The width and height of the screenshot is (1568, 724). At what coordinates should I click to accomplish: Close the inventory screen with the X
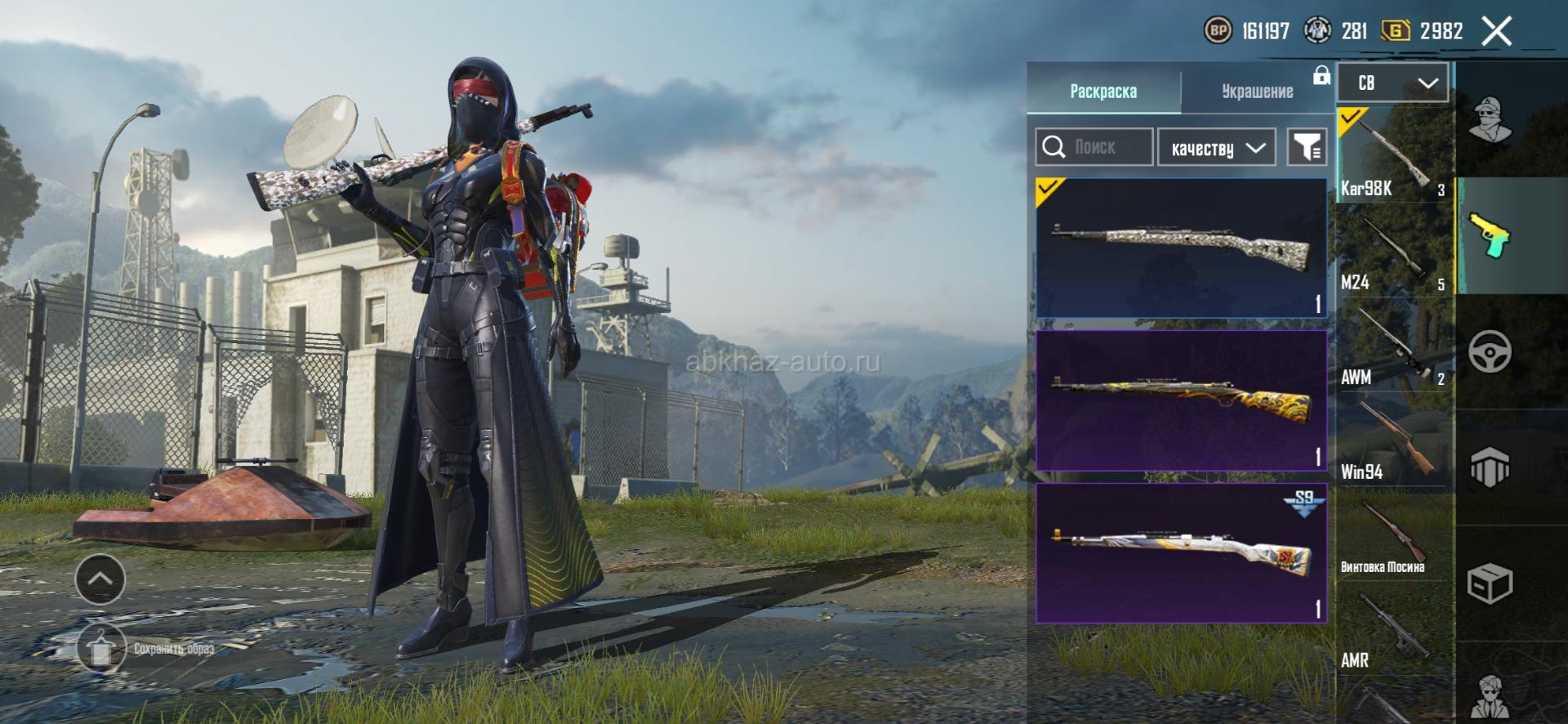coord(1496,32)
